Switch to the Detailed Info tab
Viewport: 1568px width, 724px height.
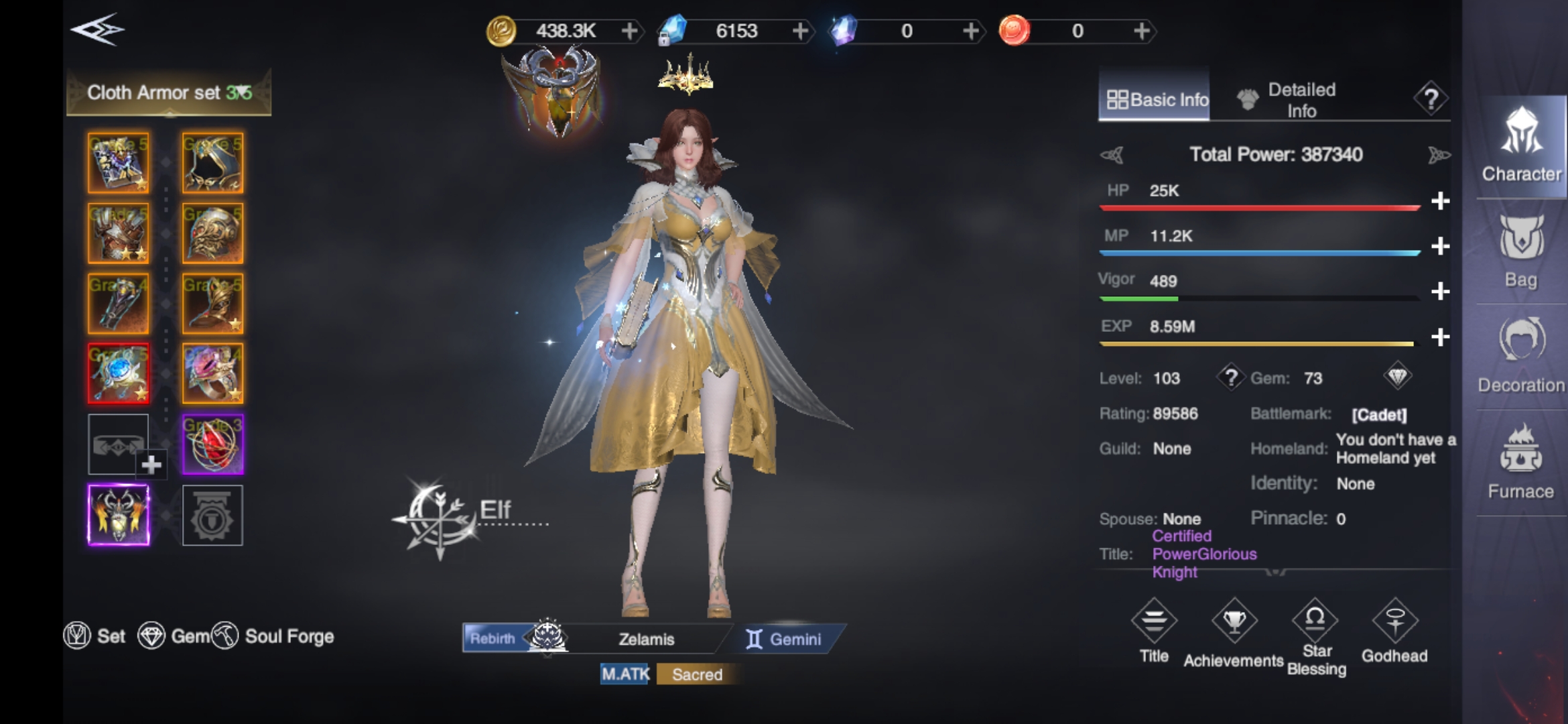tap(1287, 100)
